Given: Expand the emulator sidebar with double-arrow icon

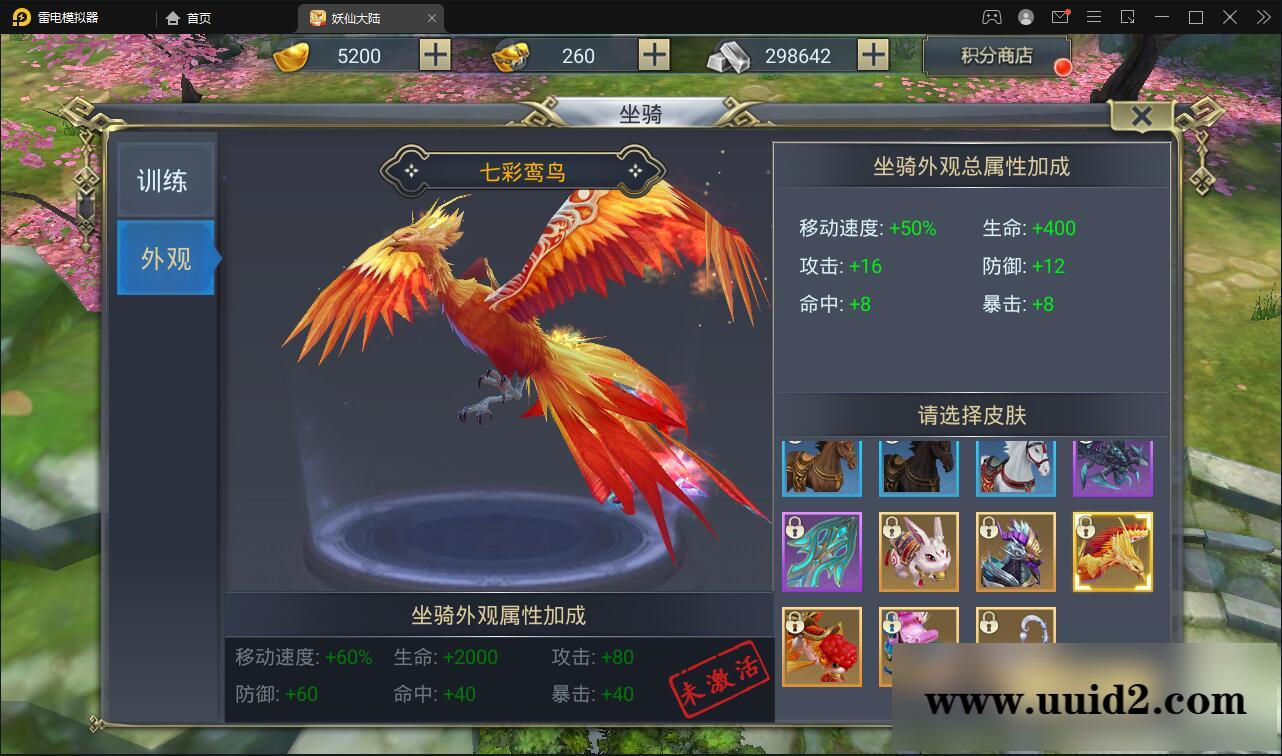Looking at the screenshot, I should pos(1262,17).
